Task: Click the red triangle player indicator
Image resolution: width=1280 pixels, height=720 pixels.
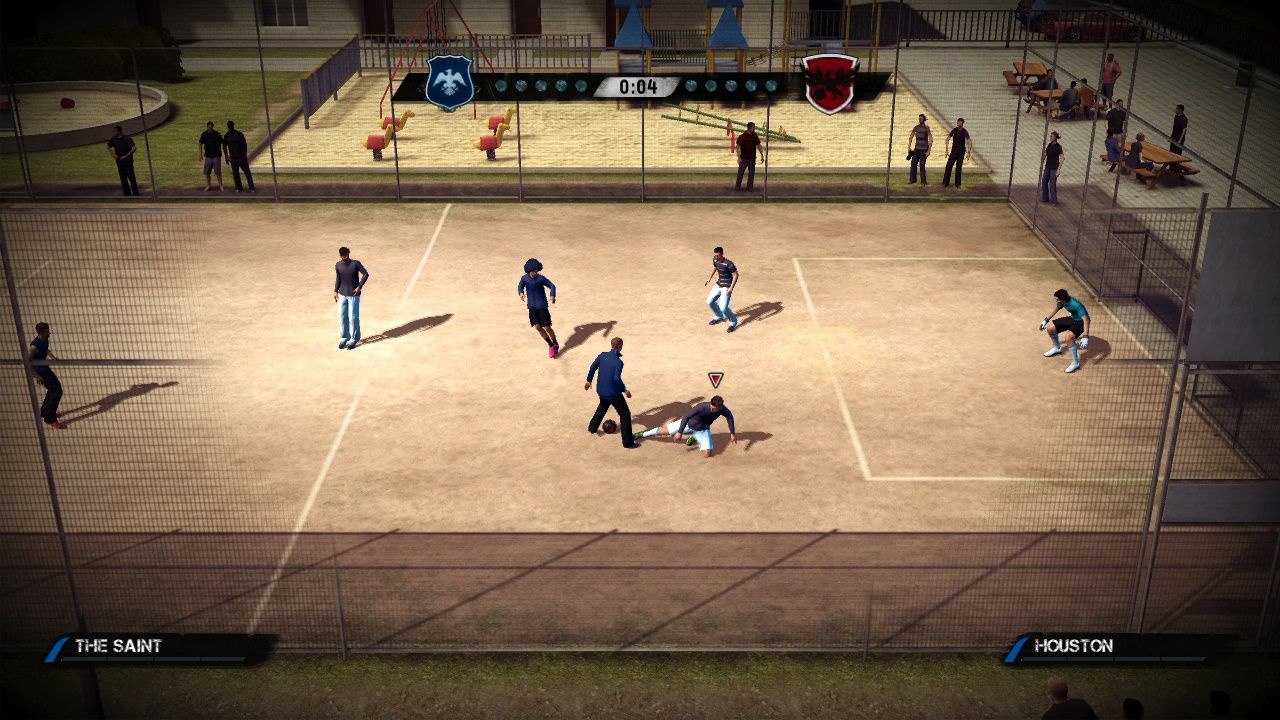Action: pos(714,378)
